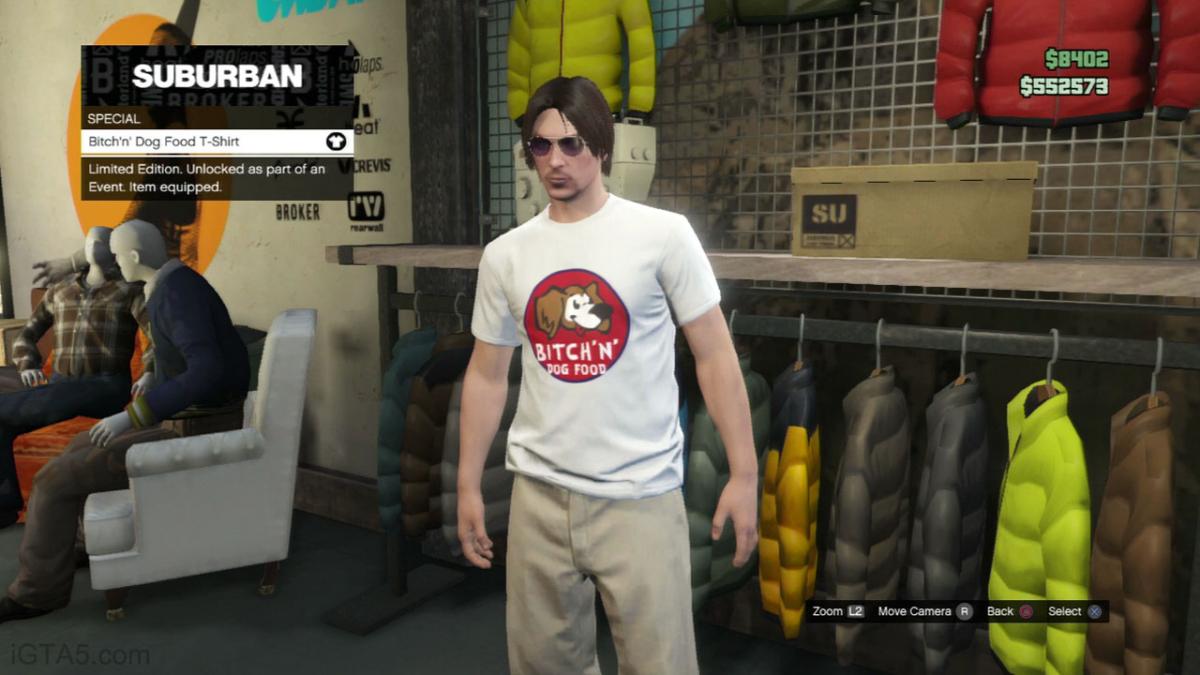Click the Suburban store menu banner

pos(217,76)
